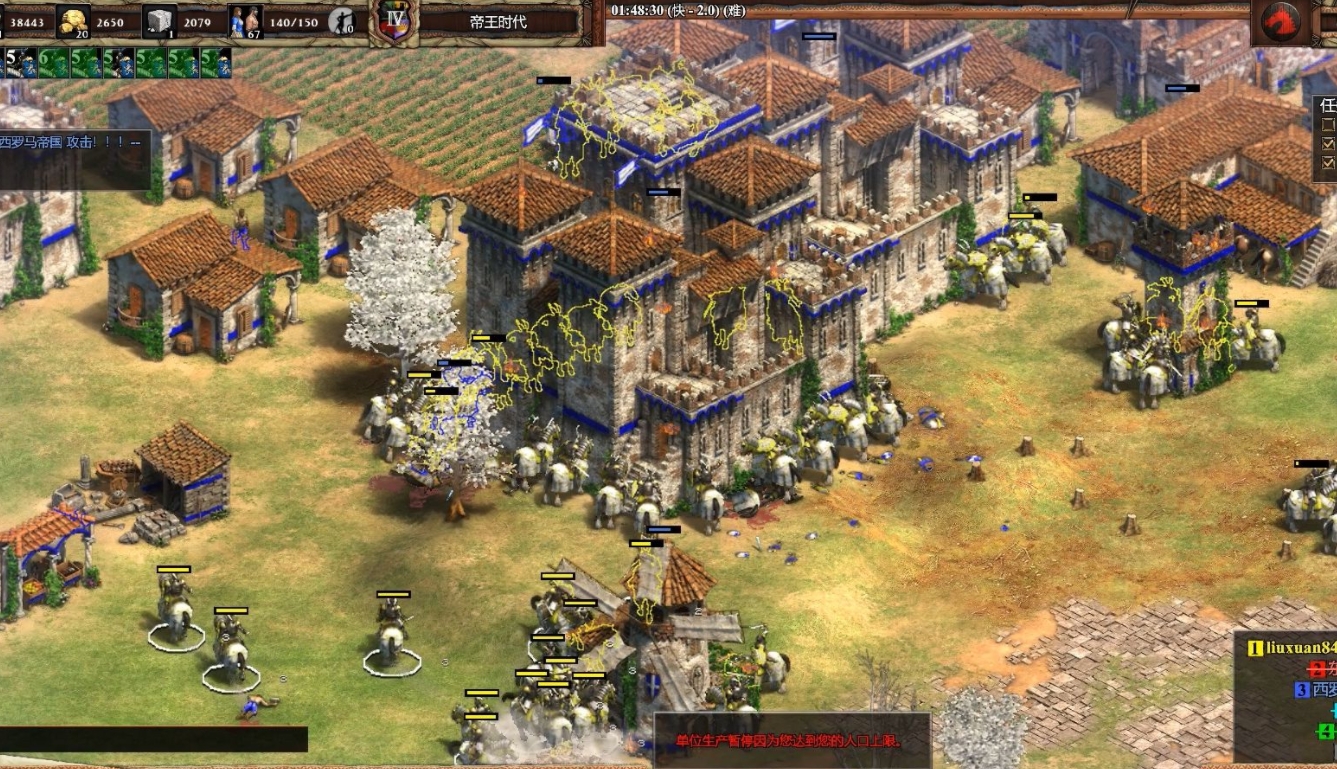Viewport: 1337px width, 769px height.
Task: Click the gold resource icon
Action: point(73,21)
